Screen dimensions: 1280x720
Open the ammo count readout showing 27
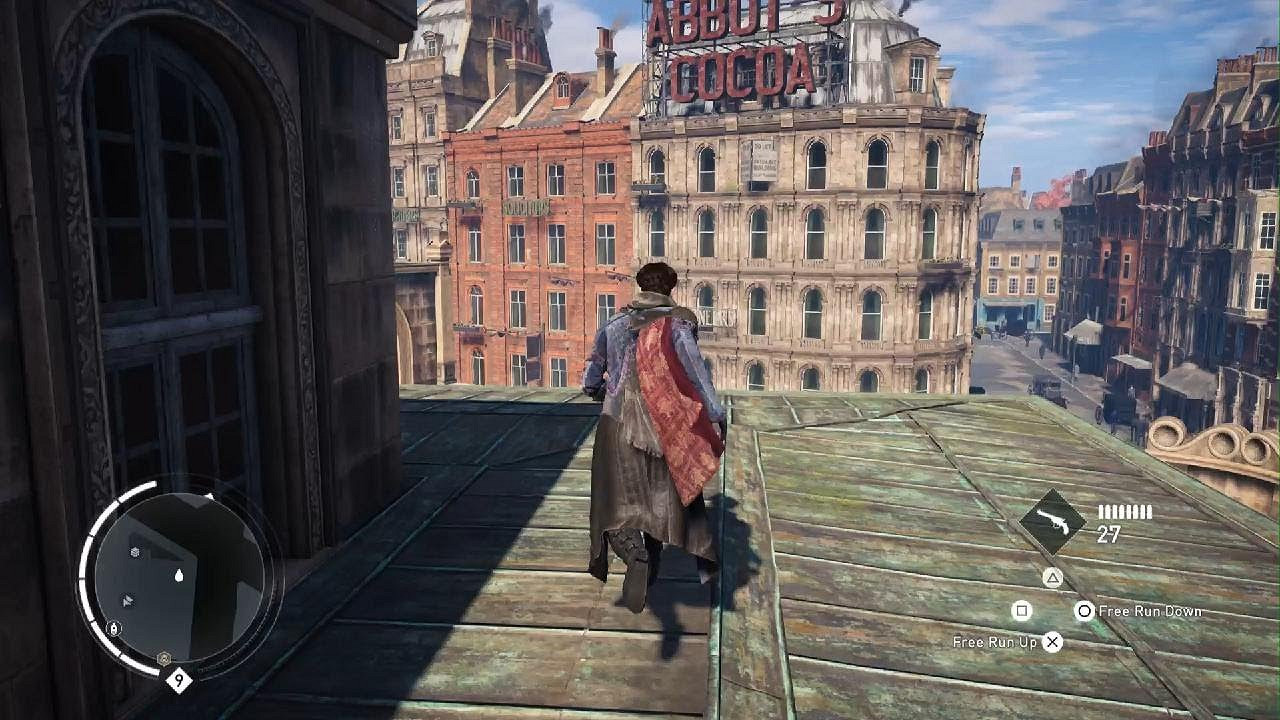point(1107,533)
